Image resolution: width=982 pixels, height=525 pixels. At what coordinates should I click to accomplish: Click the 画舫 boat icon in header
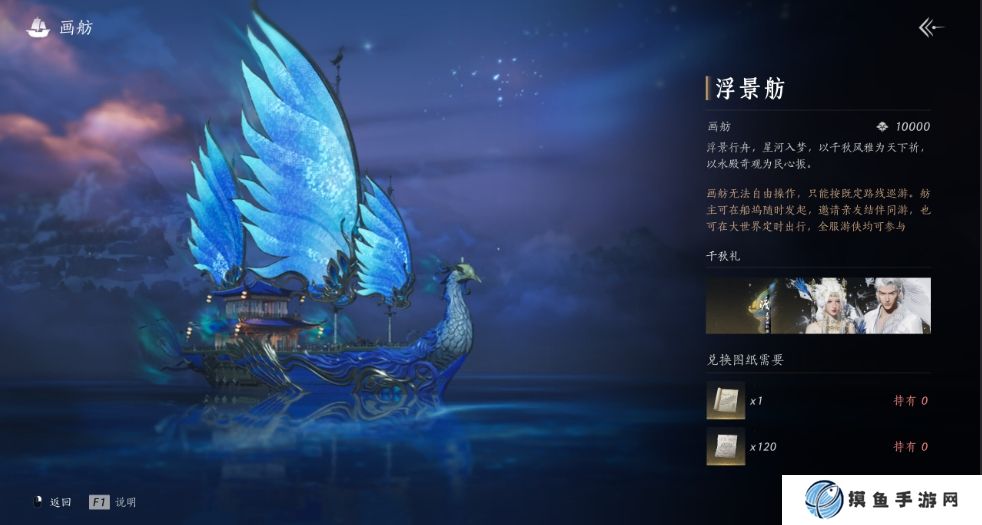[38, 28]
